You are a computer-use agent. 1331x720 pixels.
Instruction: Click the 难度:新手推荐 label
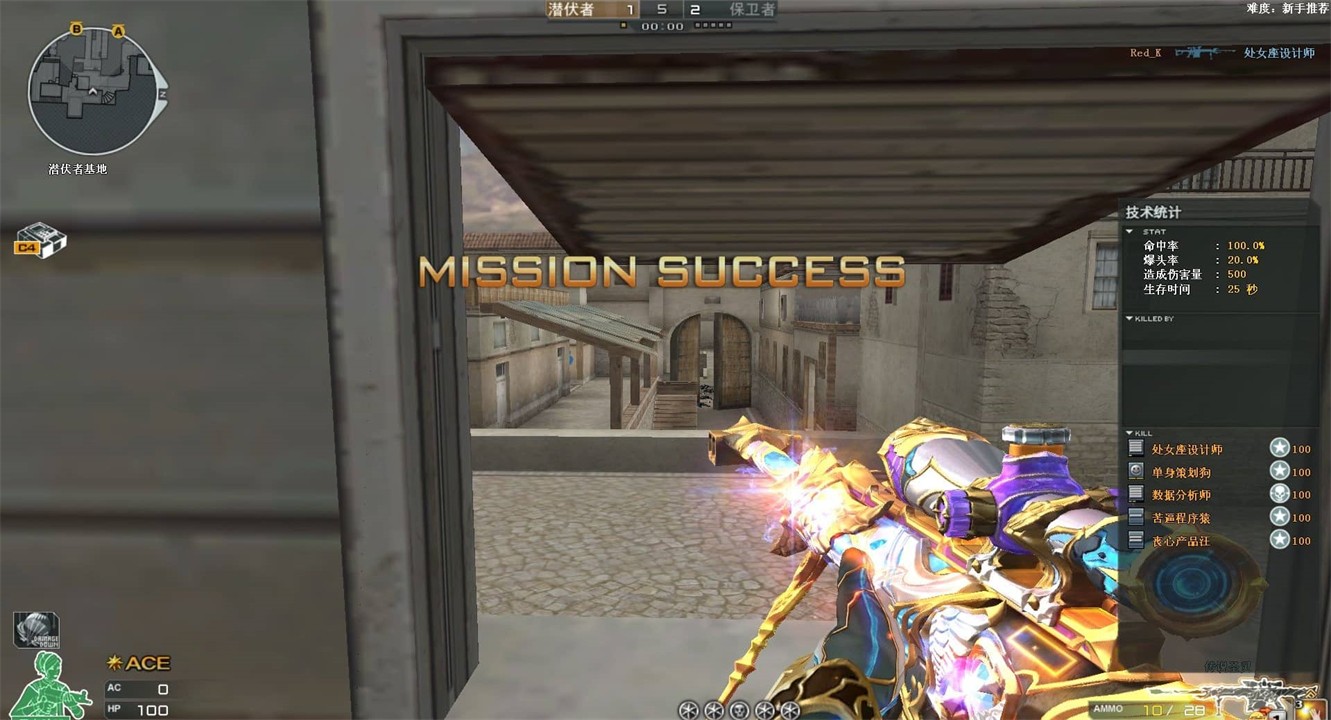(1286, 8)
